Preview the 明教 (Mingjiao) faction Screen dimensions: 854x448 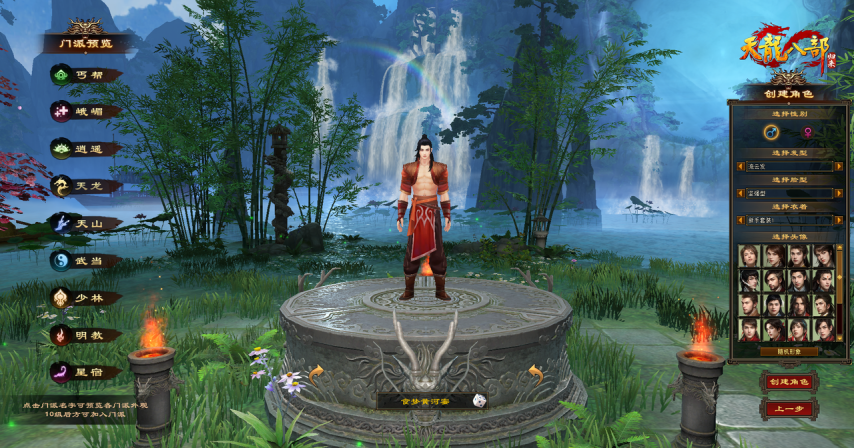click(x=86, y=334)
